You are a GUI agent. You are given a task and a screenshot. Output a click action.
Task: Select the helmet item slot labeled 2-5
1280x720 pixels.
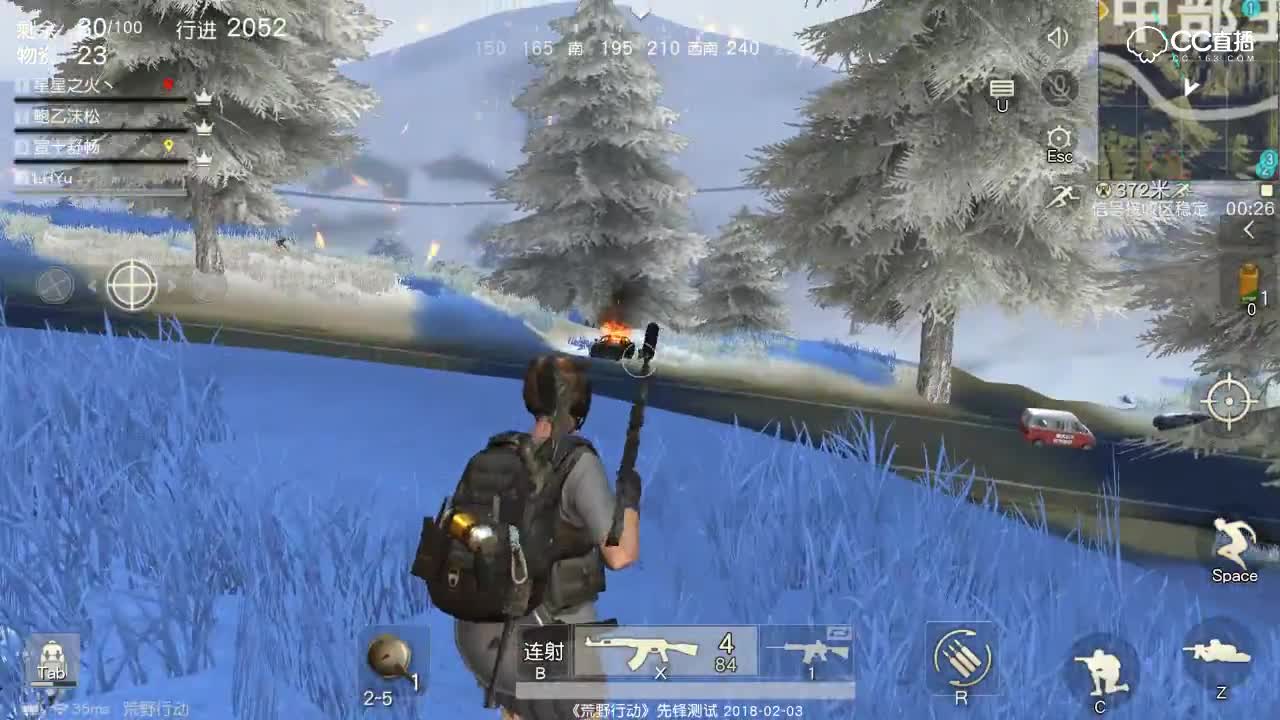point(393,655)
